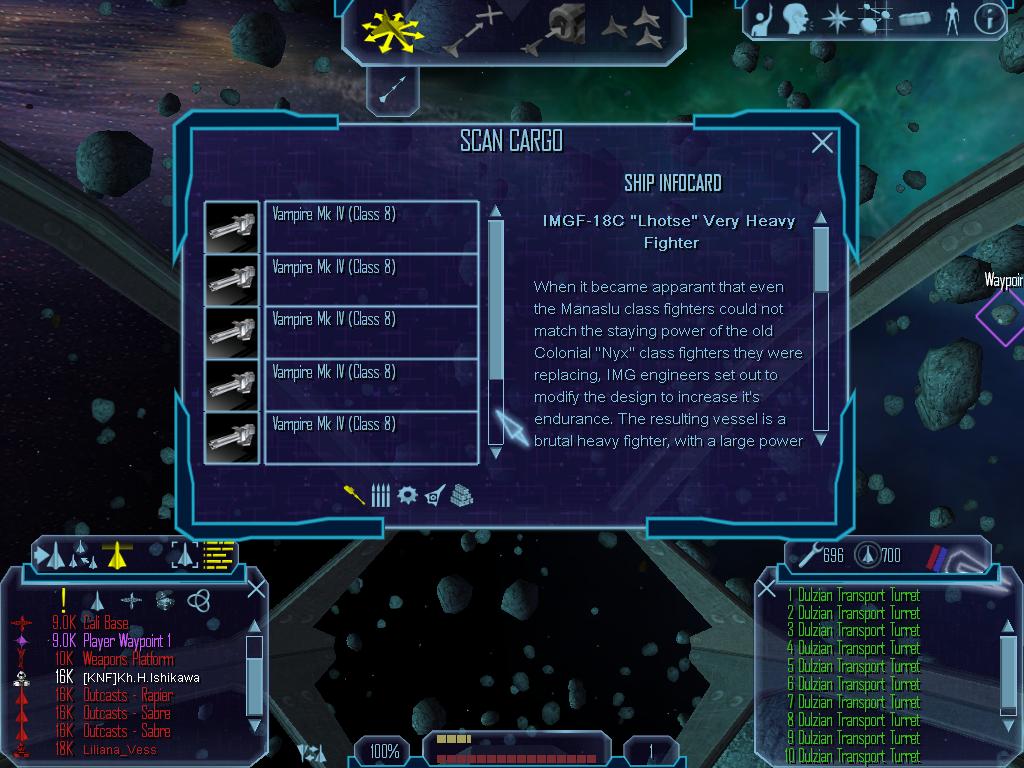1024x768 pixels.
Task: Open the talking head Neural Net log
Action: point(796,18)
